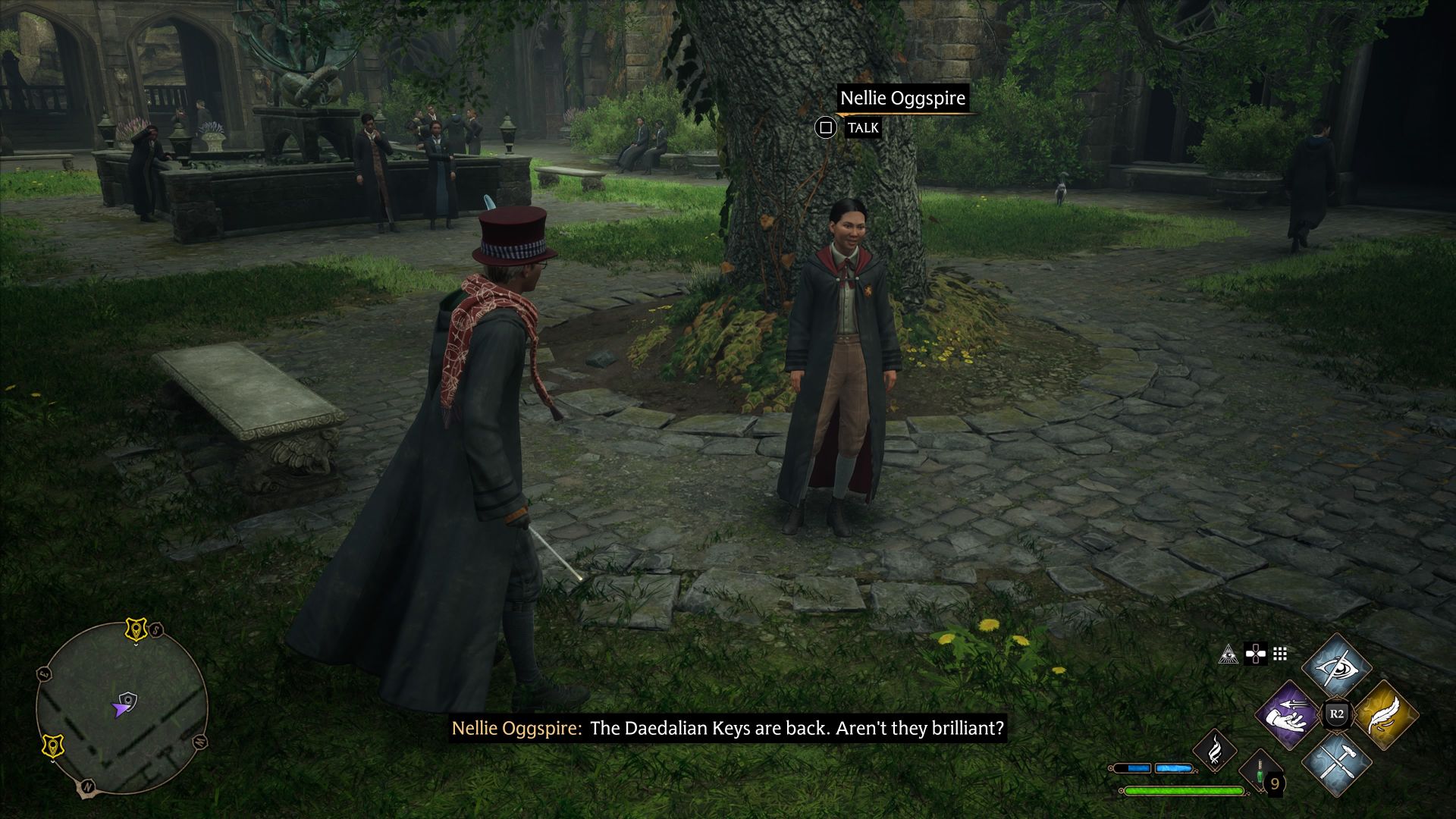Screen dimensions: 1456x819
Task: Click the blue Ancient Magic meter segments
Action: coord(1153,767)
